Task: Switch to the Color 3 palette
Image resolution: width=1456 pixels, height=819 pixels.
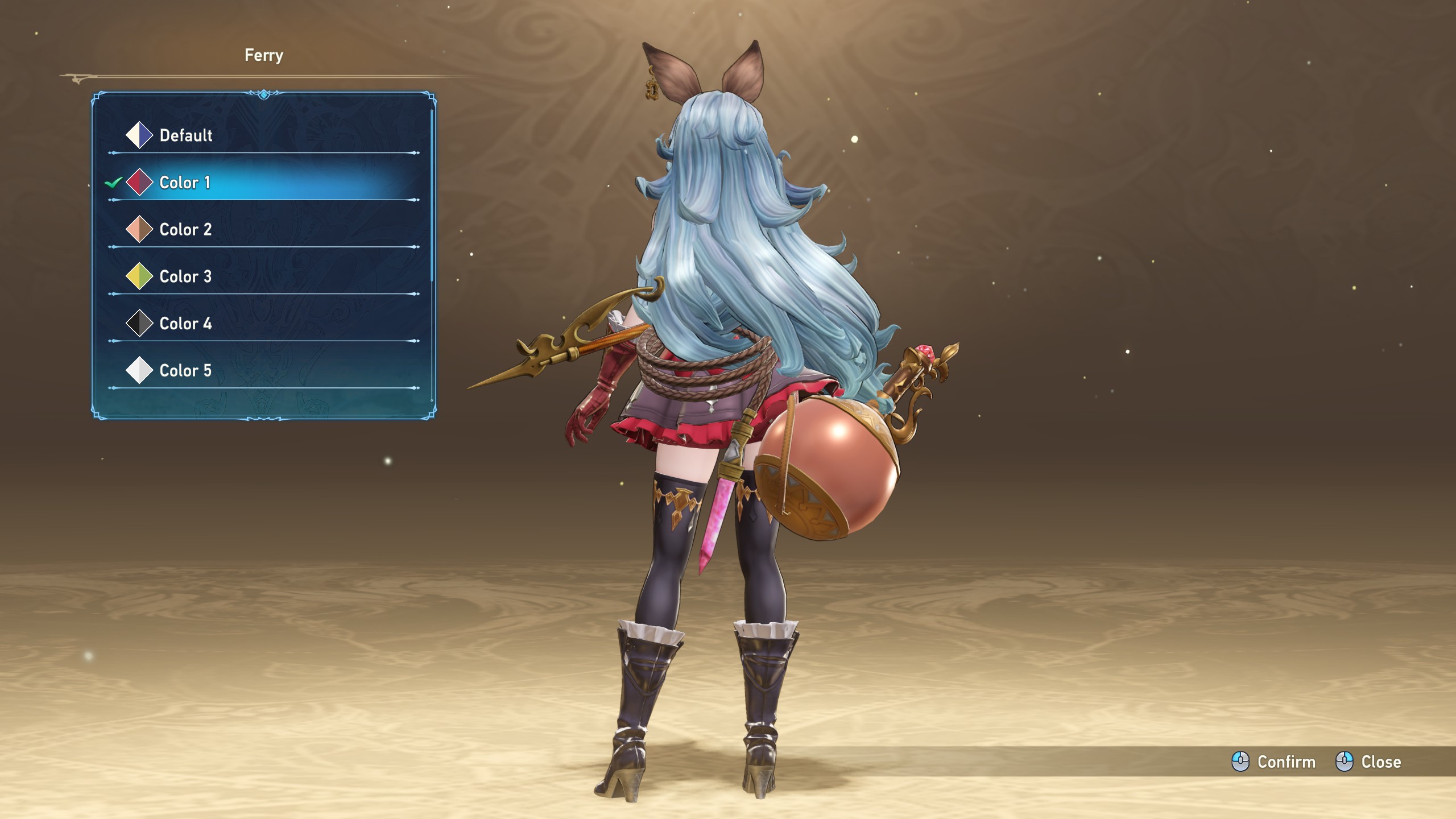Action: click(x=185, y=277)
